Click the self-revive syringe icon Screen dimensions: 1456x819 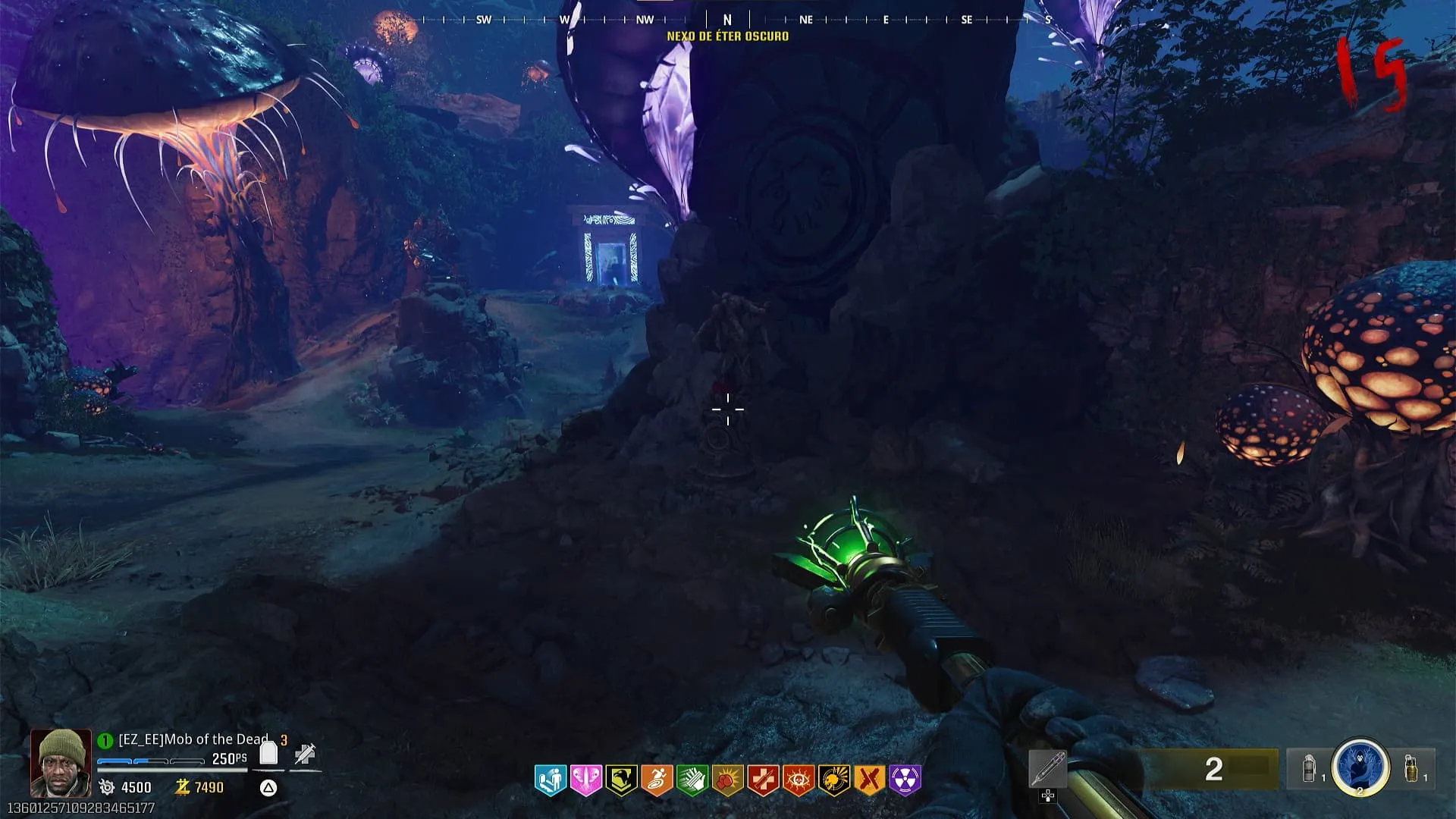click(305, 754)
